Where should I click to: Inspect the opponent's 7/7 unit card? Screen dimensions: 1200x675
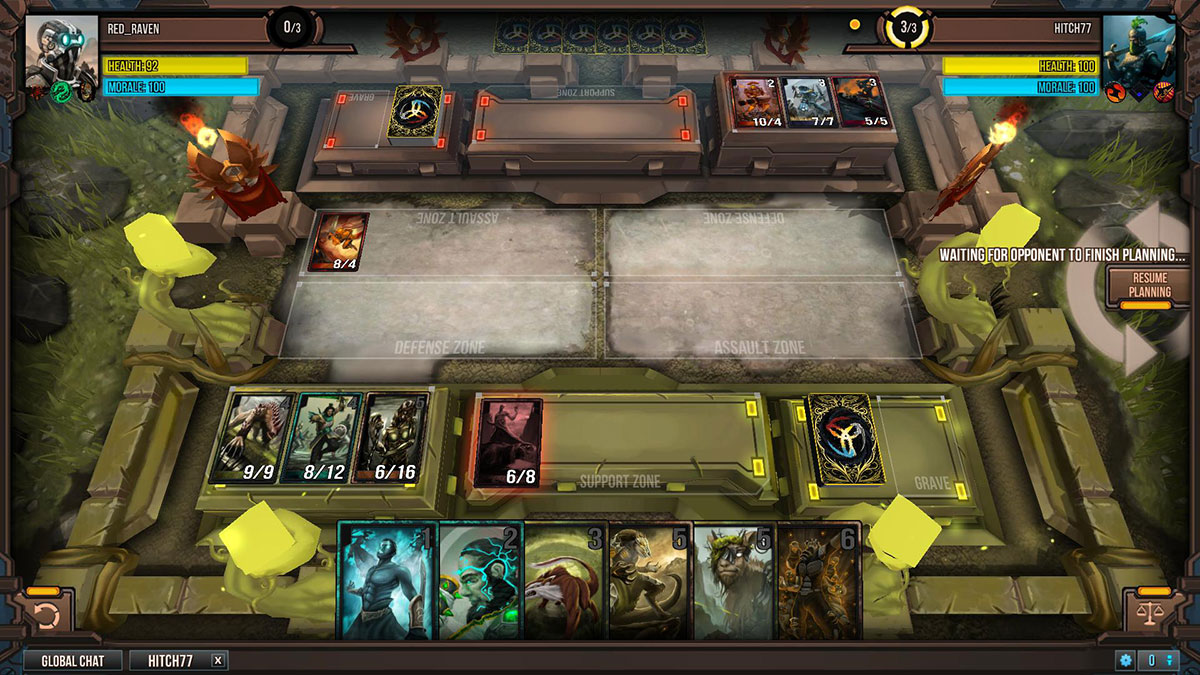(806, 102)
